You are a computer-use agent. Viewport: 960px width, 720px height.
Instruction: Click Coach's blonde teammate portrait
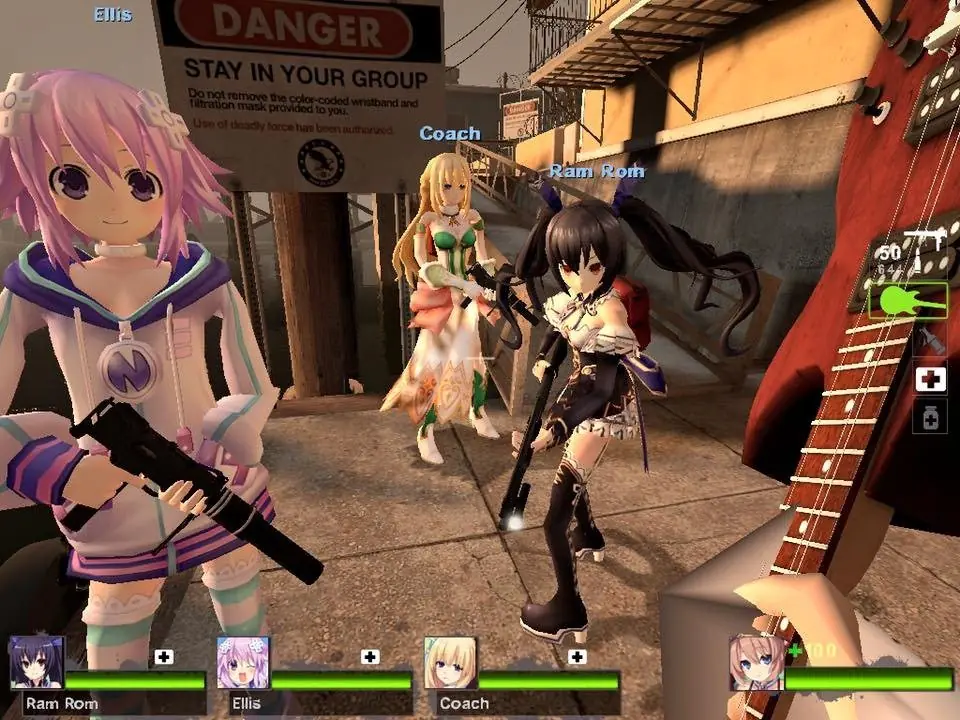coord(450,662)
